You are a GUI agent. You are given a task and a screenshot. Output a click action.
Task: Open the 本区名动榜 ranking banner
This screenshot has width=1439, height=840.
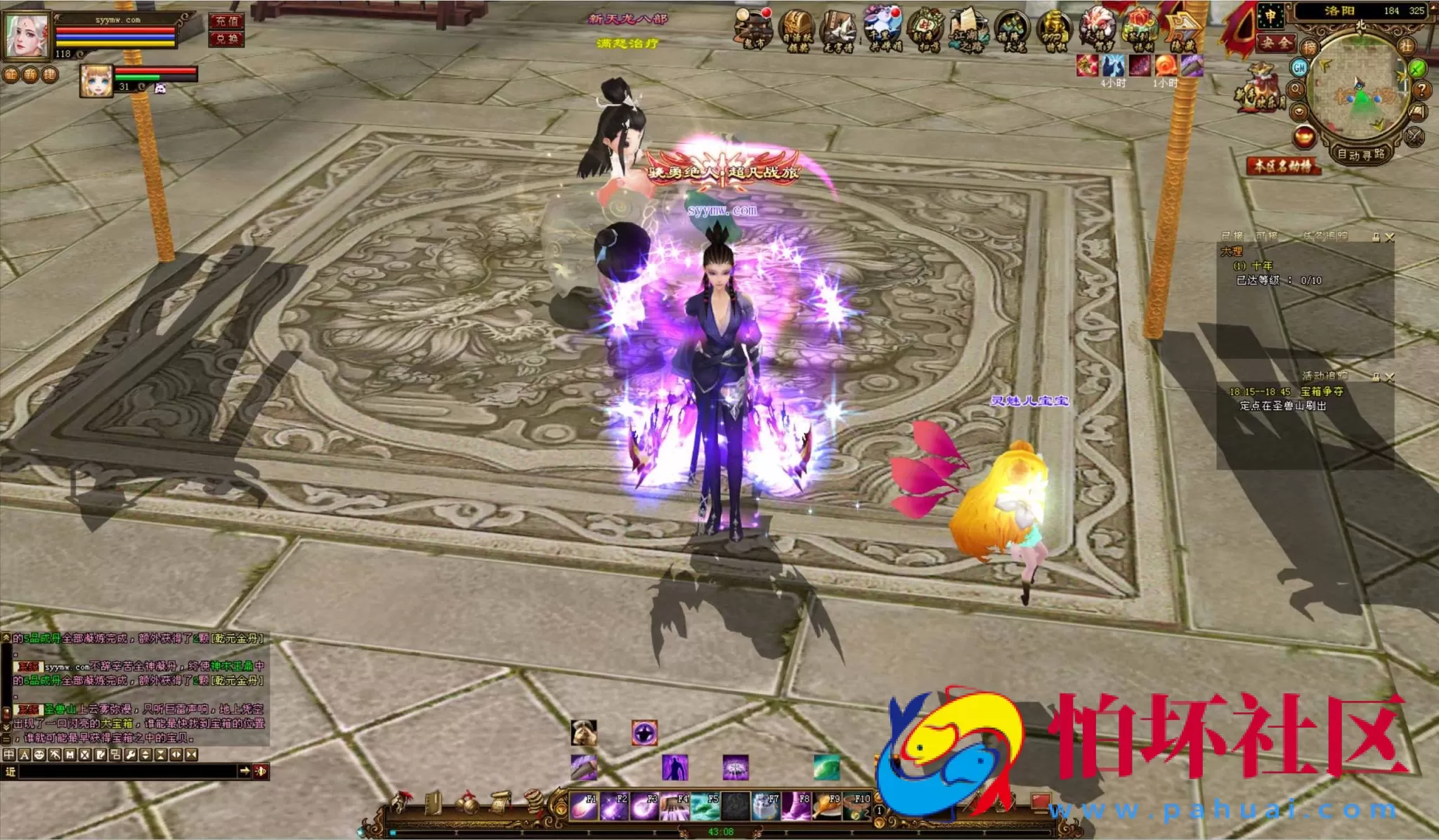[x=1283, y=166]
